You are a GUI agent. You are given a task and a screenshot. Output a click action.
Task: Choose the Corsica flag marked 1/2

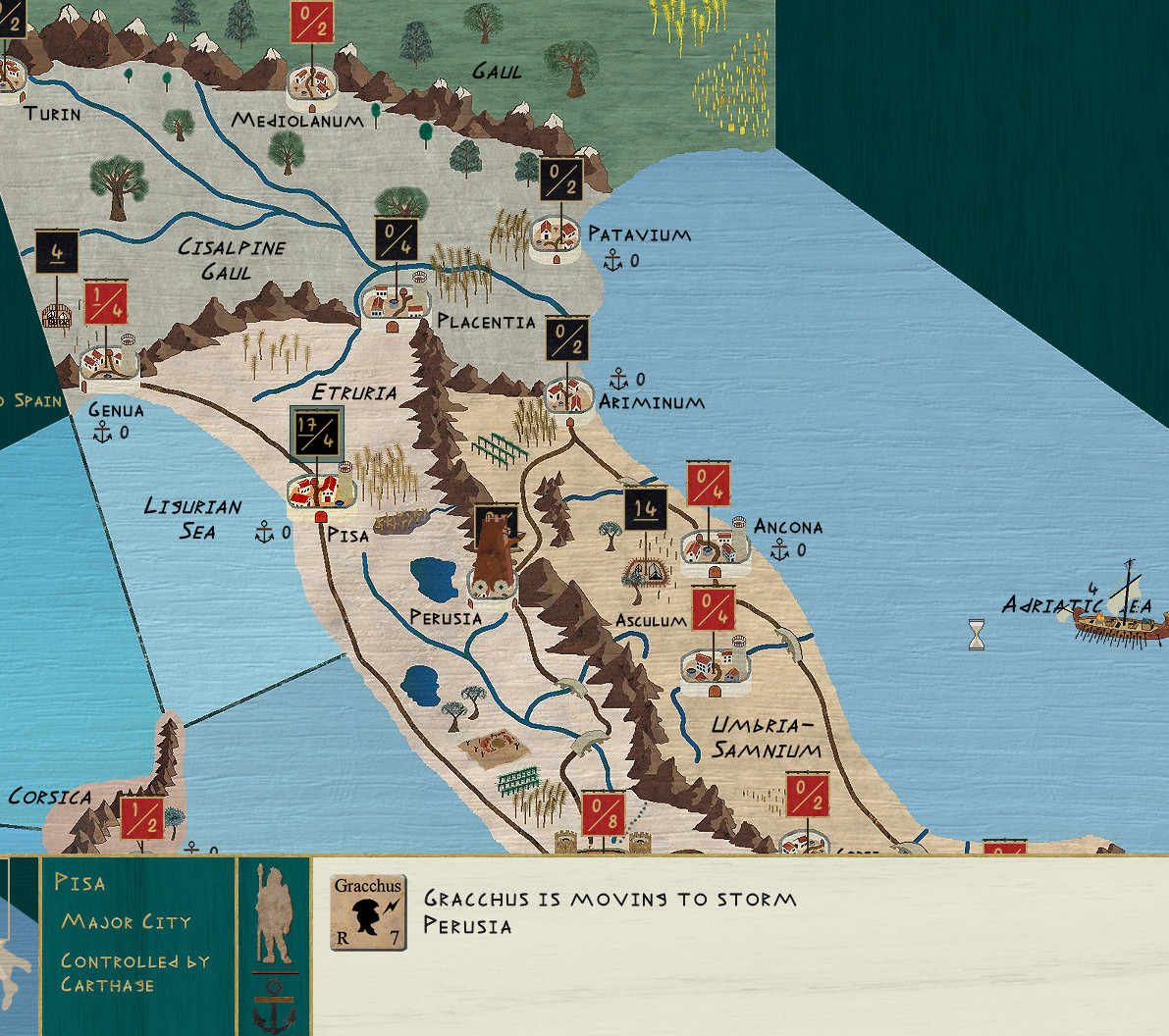141,817
